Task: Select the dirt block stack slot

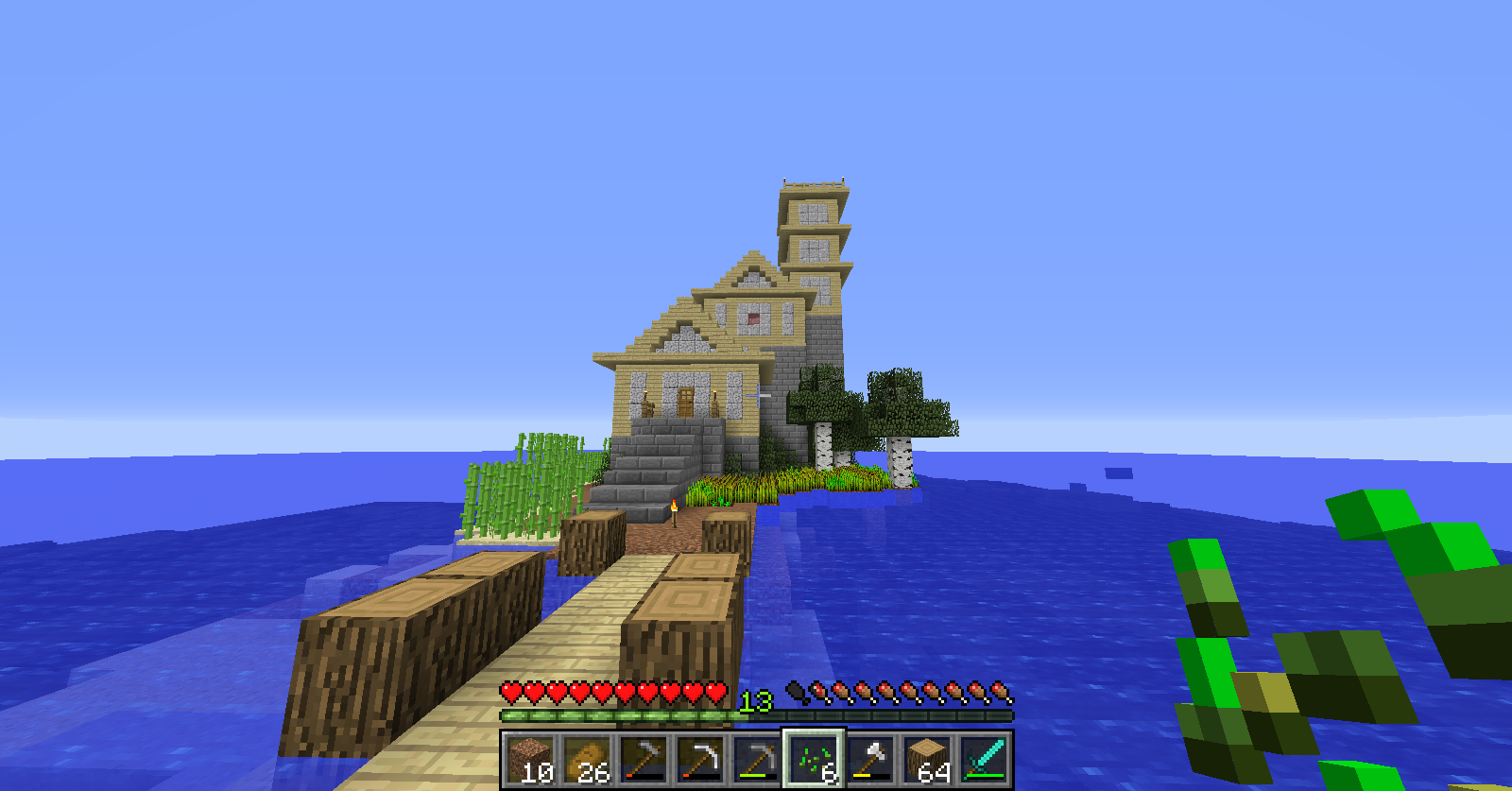Action: click(x=529, y=759)
